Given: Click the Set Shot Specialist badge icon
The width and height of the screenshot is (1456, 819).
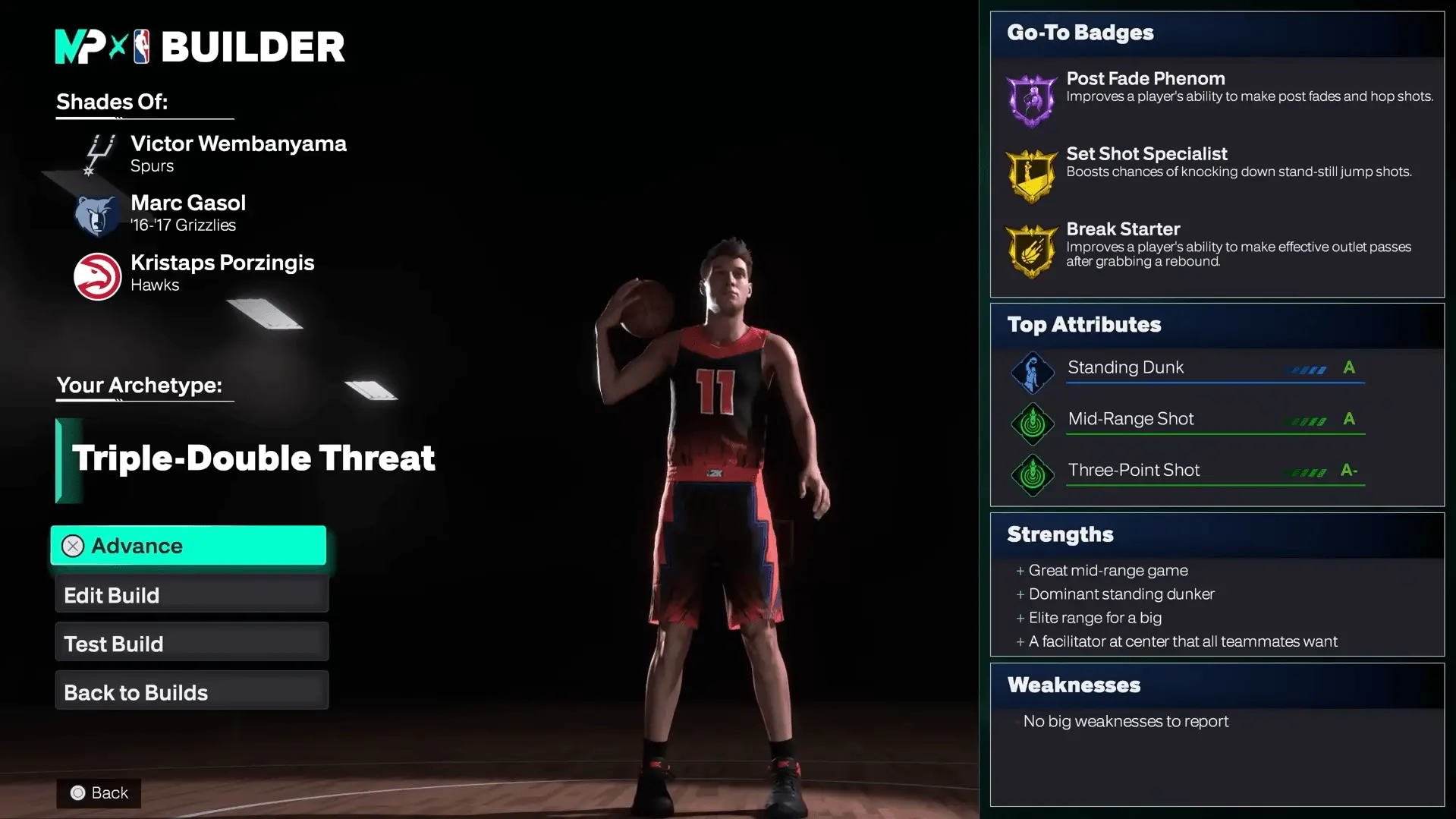Looking at the screenshot, I should (x=1031, y=173).
